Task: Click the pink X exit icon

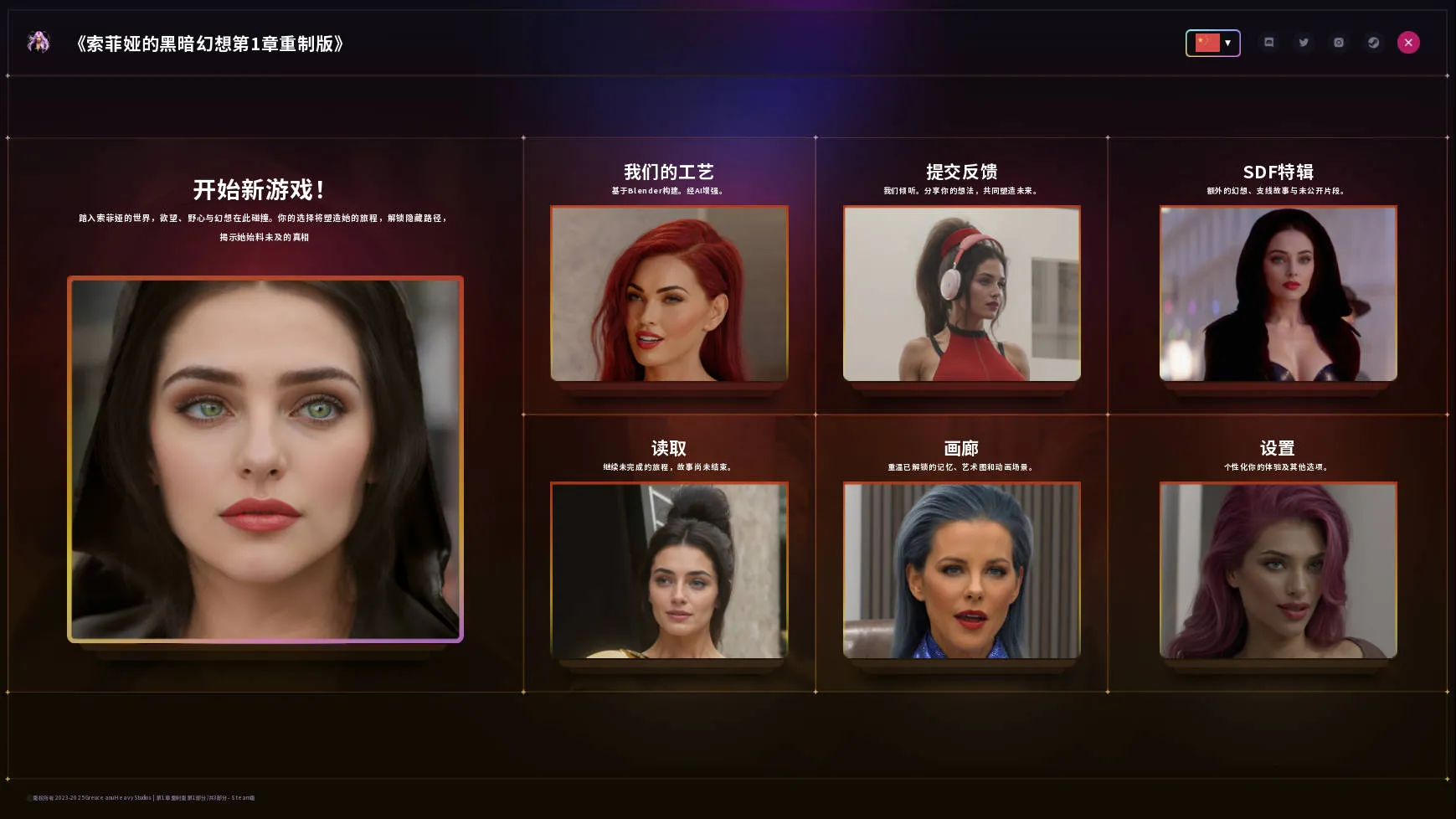Action: pos(1408,42)
